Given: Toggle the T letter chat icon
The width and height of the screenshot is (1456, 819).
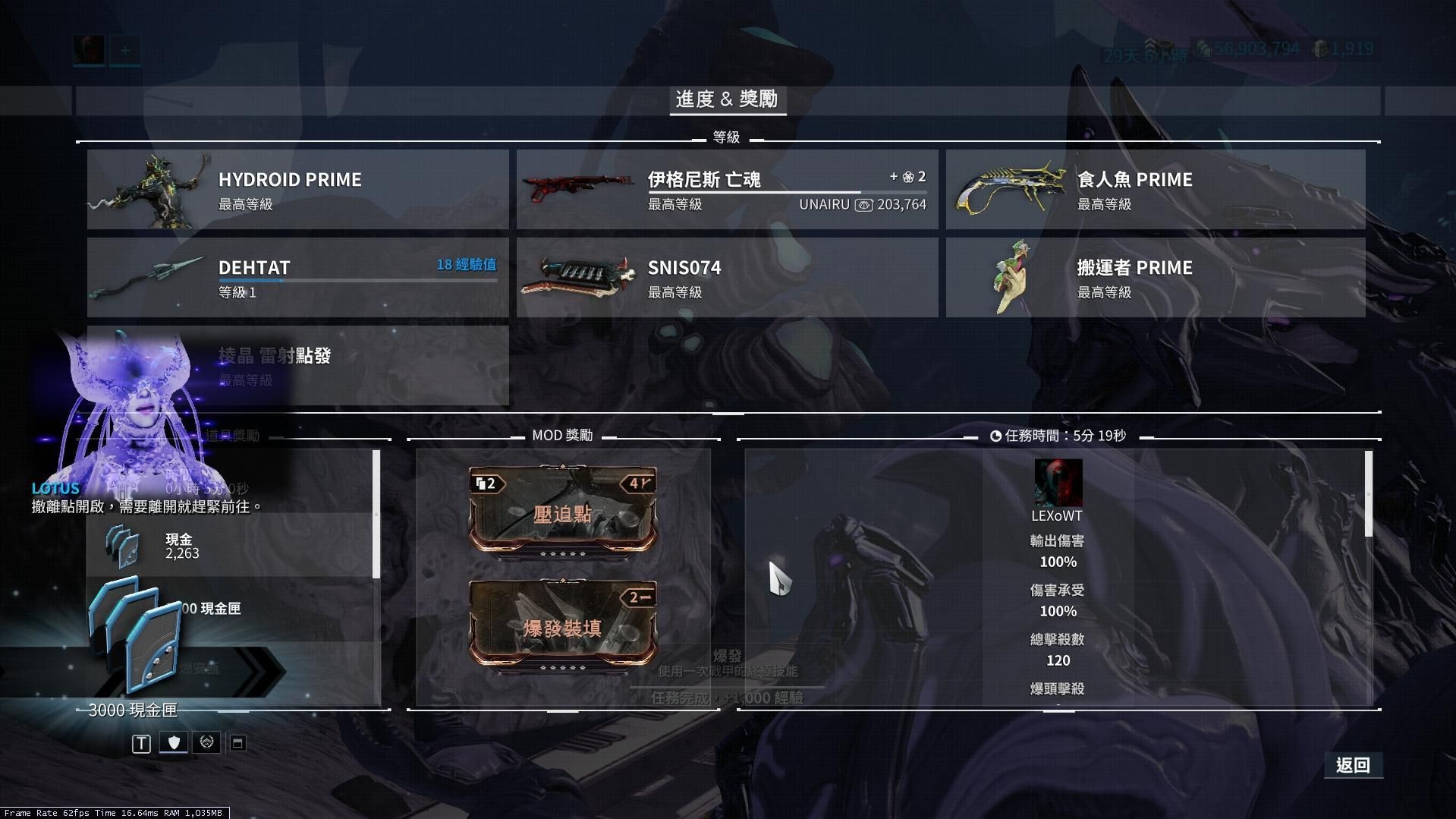Looking at the screenshot, I should pos(140,743).
